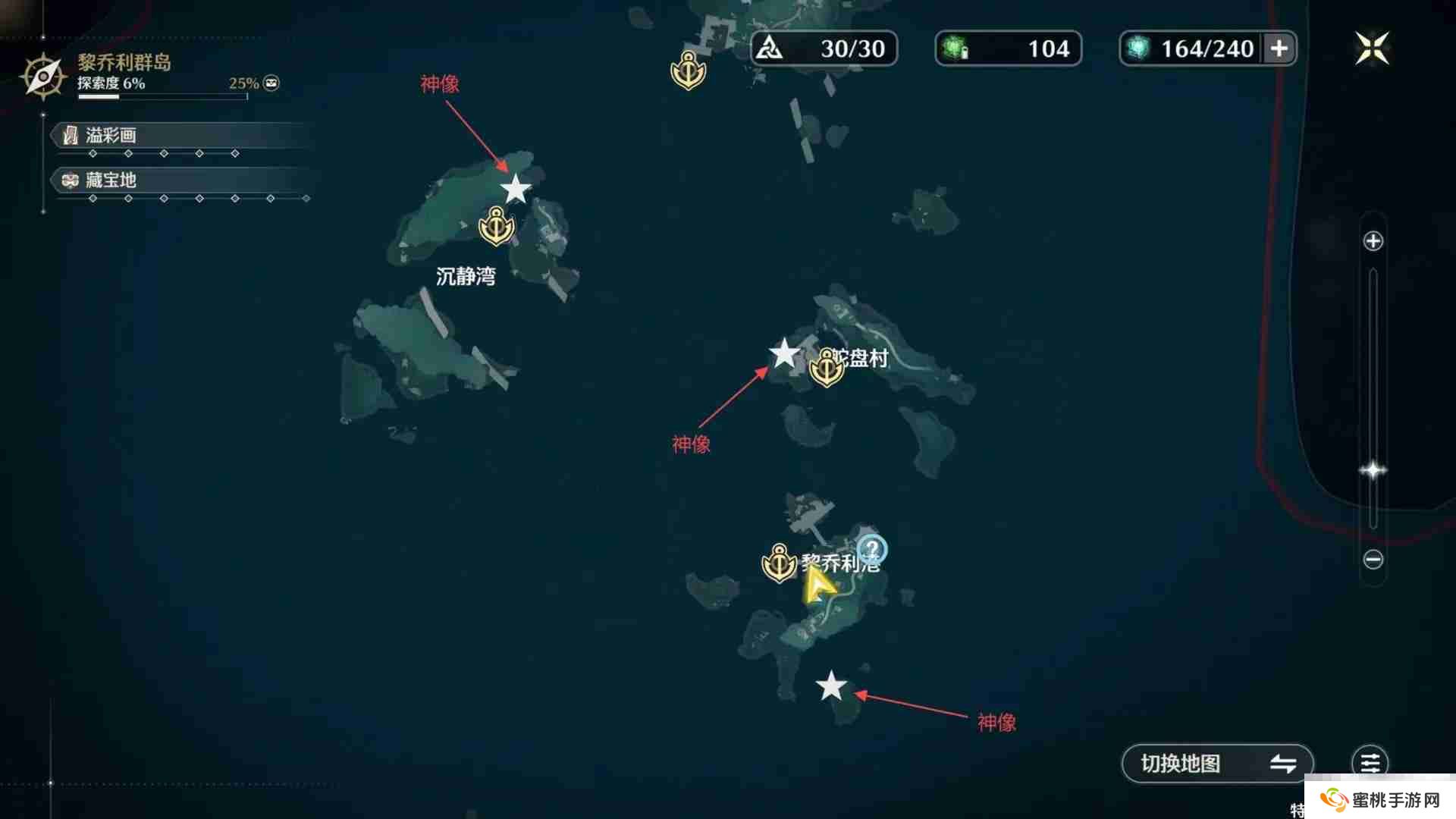Screen dimensions: 1456x819
Task: Toggle the emoji icon next to 25%
Action: point(271,83)
